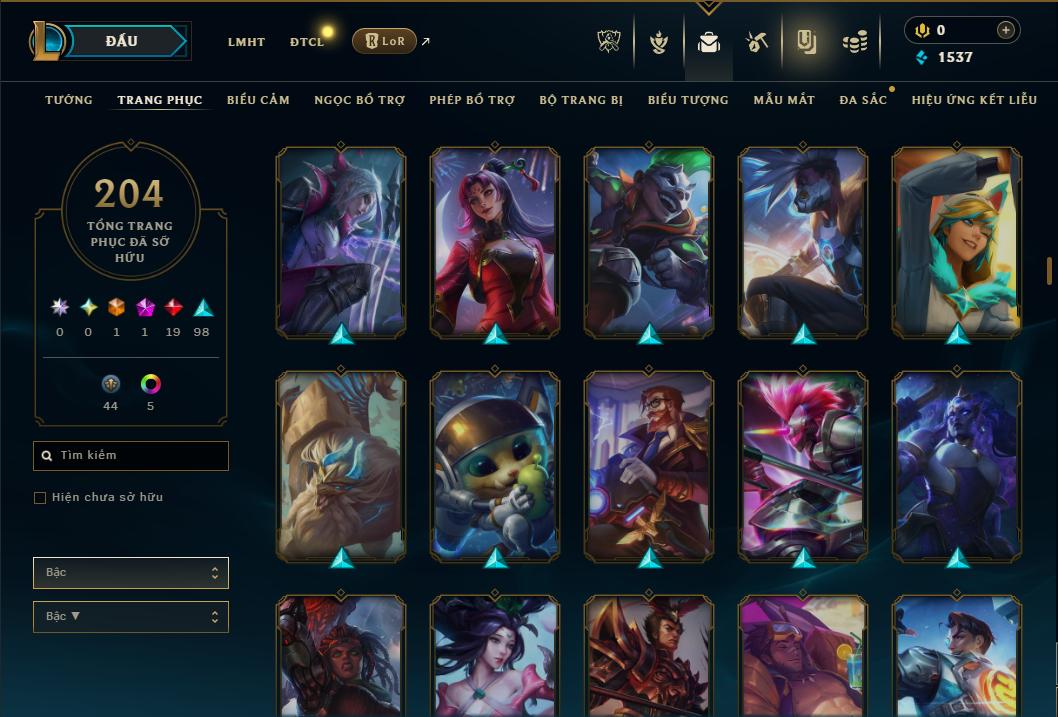Select the NGỌC BỔ TRỢ tab
The image size is (1058, 717).
point(359,100)
